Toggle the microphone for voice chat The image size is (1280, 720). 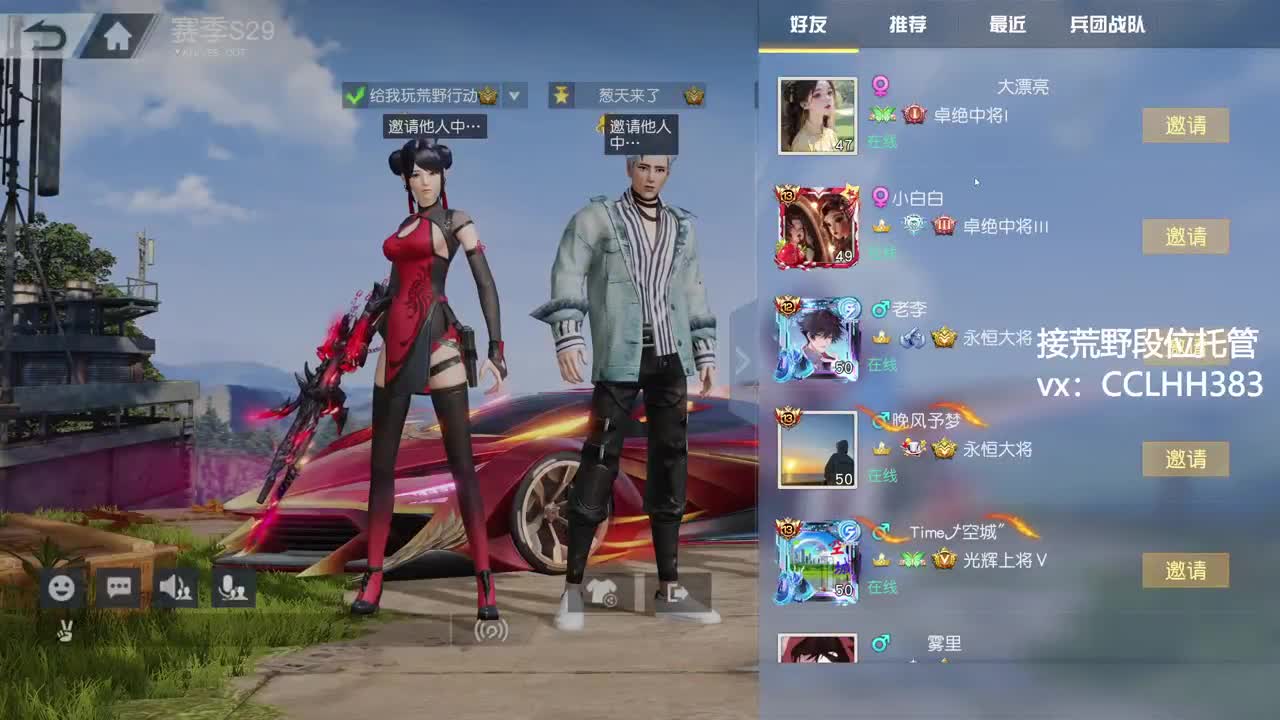tap(234, 590)
